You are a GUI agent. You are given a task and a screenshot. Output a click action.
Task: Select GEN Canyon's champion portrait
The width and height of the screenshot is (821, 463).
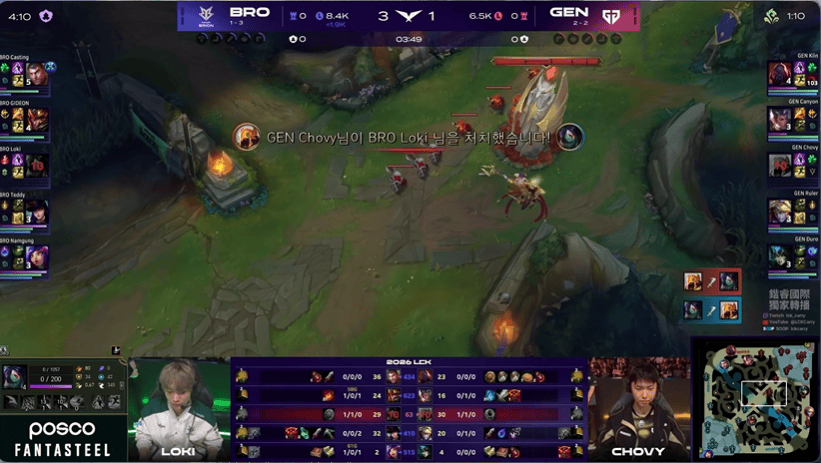point(780,120)
